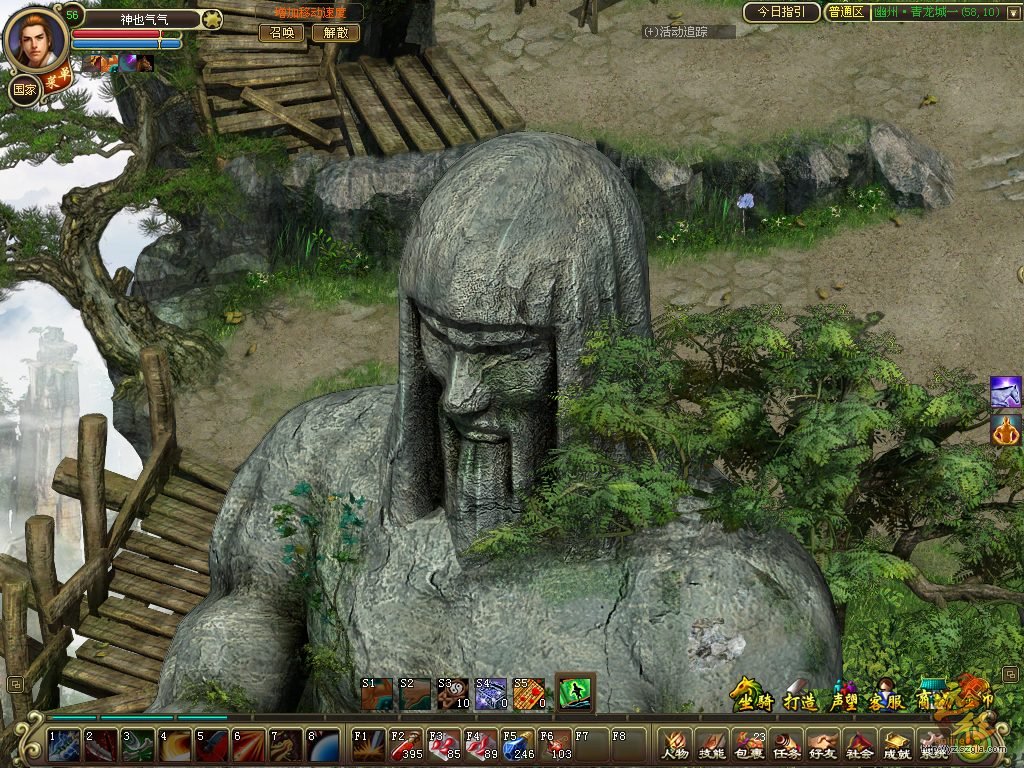This screenshot has width=1024, height=768.
Task: Open the 技能 skills panel
Action: pos(712,745)
